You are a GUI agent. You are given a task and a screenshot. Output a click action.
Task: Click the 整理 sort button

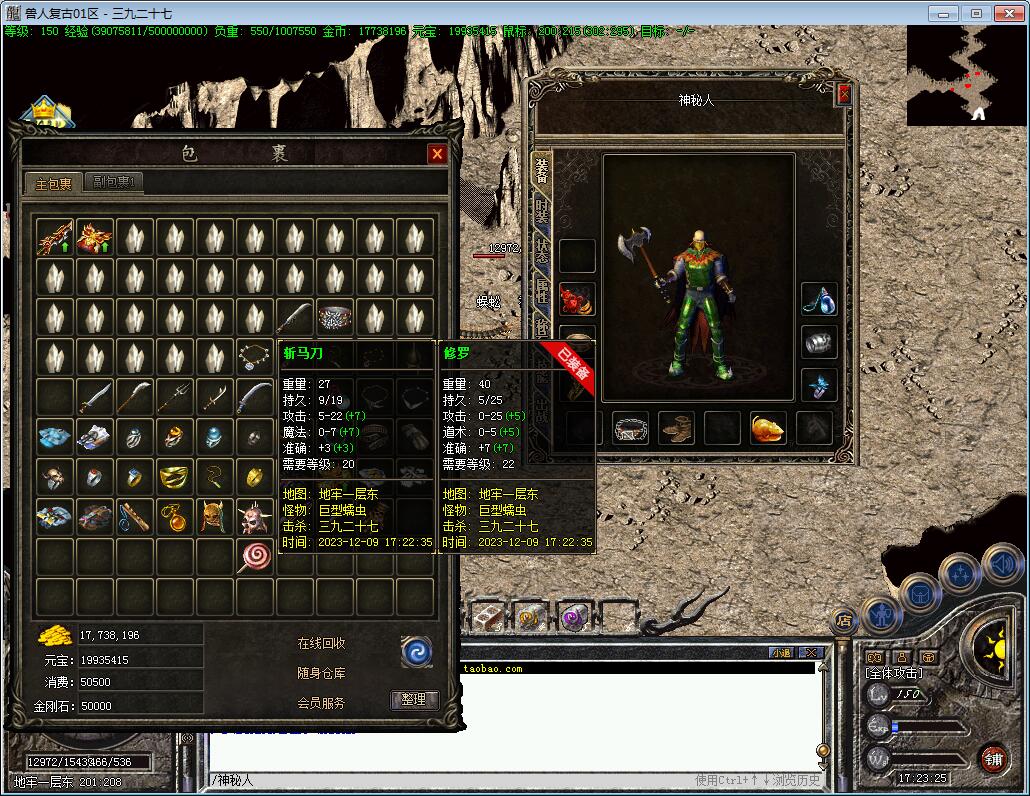[x=414, y=700]
